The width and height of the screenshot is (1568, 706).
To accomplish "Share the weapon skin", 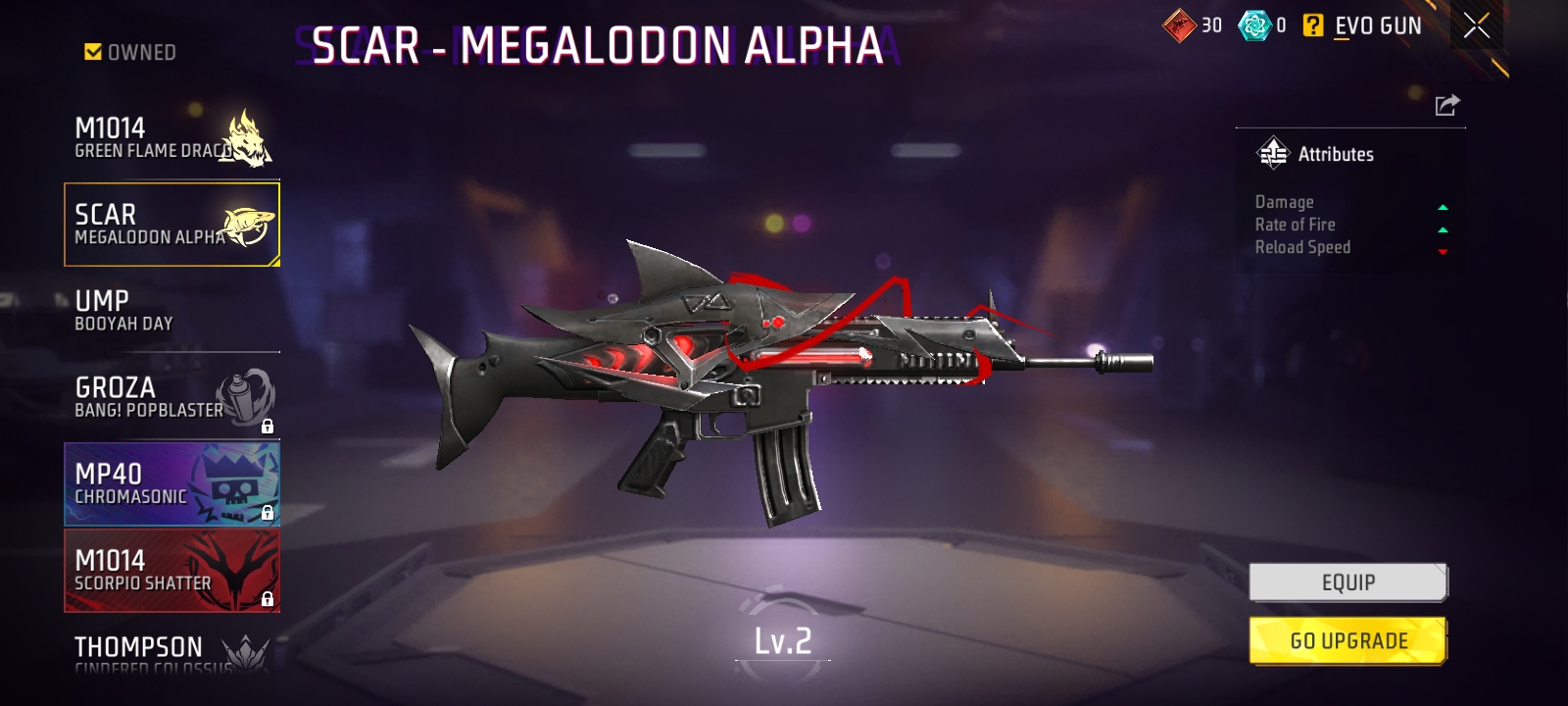I will [1446, 105].
